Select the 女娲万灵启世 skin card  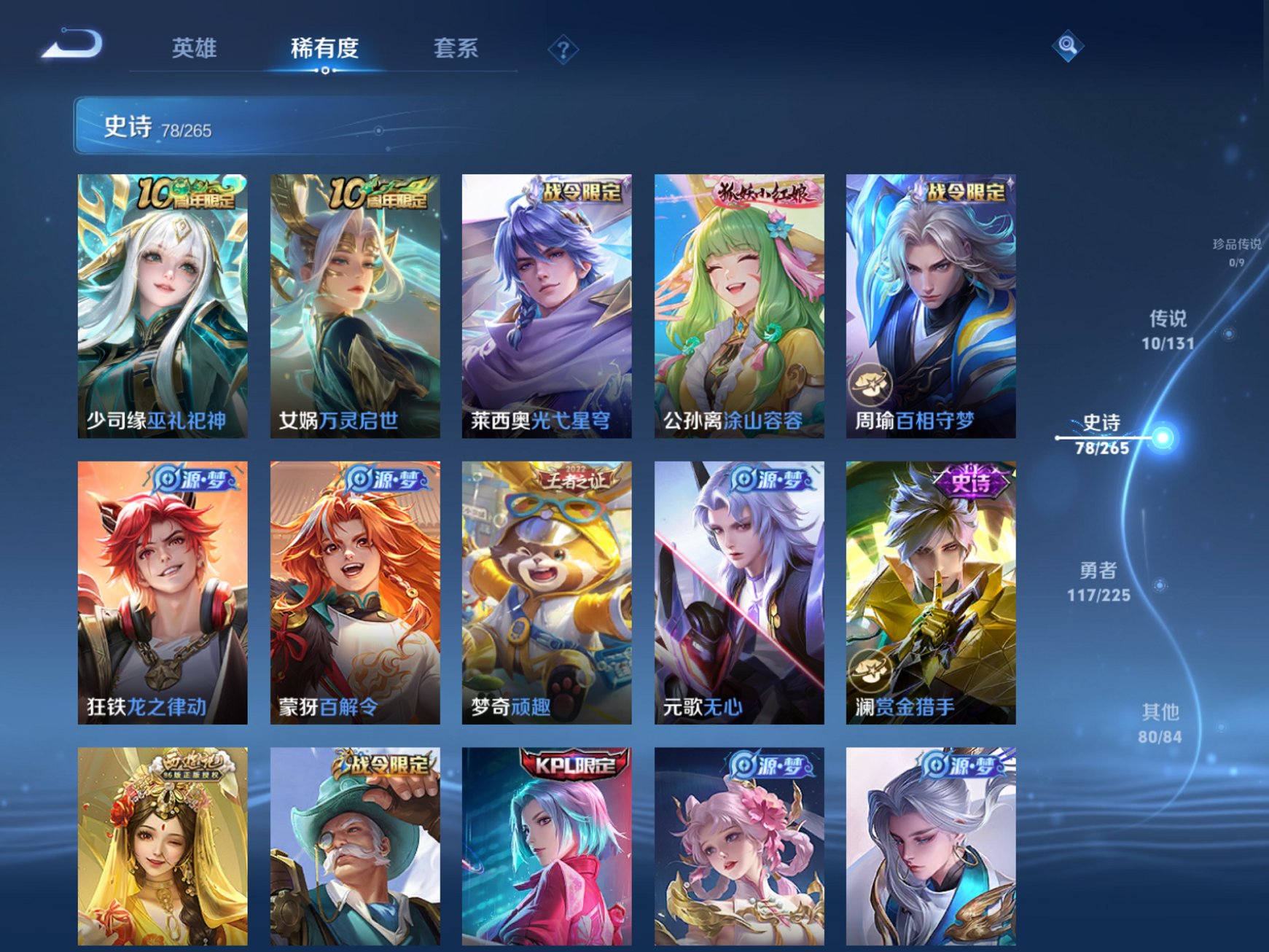coord(351,306)
